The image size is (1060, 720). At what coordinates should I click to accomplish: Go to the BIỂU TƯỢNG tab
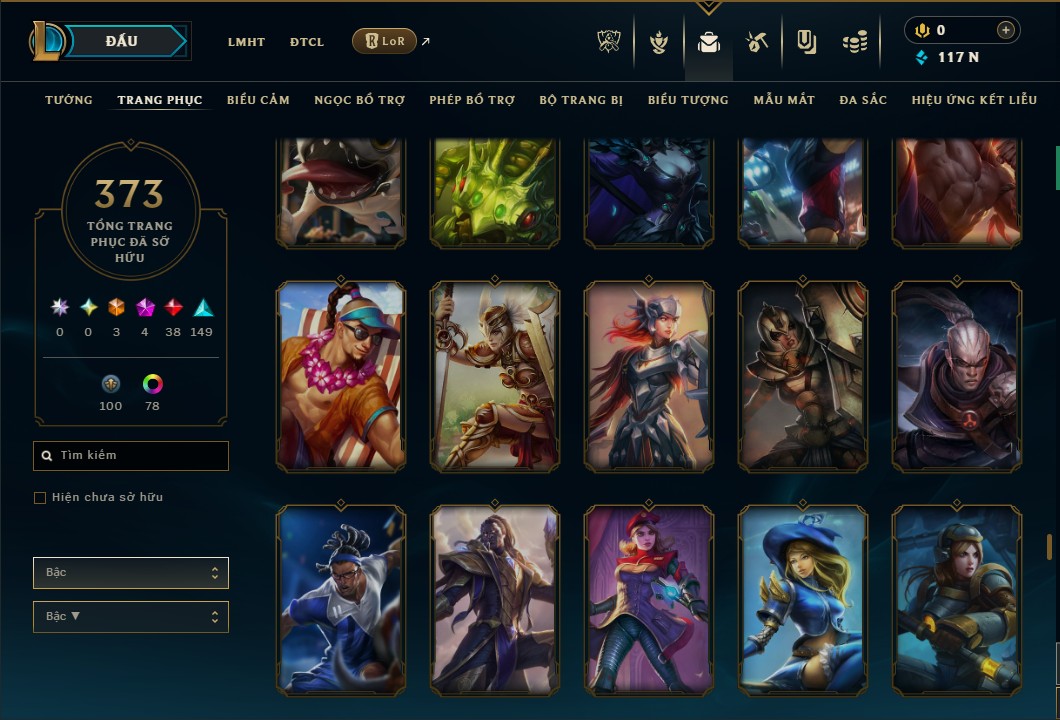pos(688,100)
